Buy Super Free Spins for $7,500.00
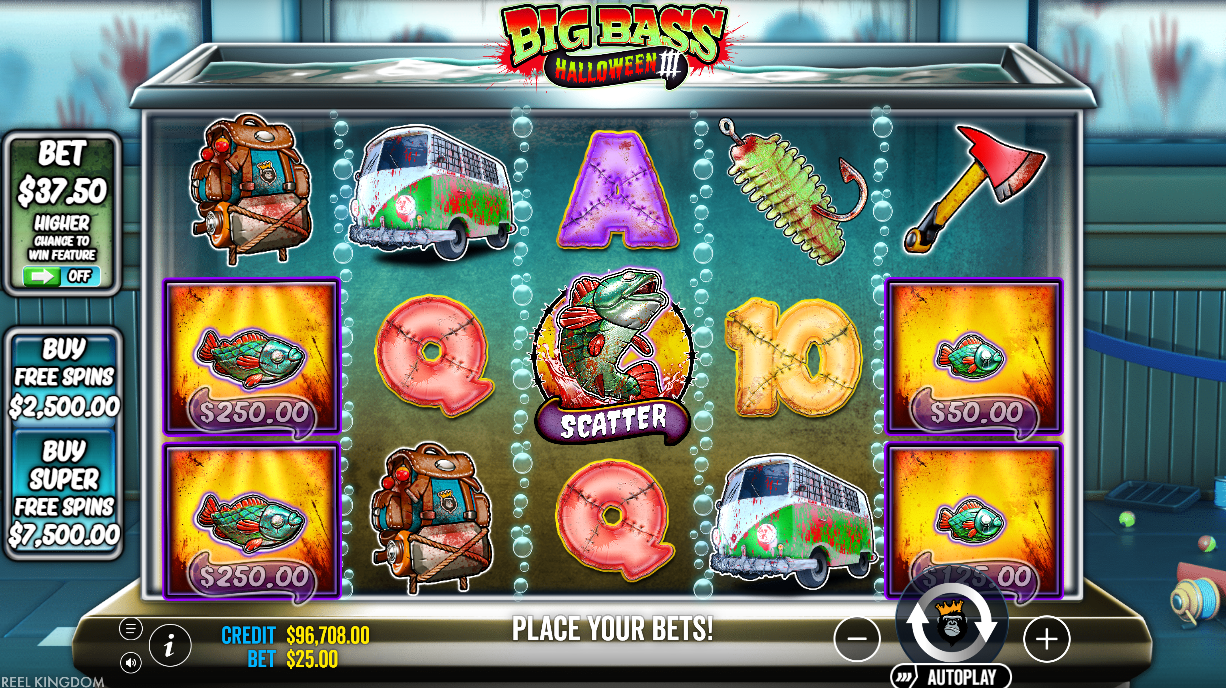The image size is (1226, 688). [x=64, y=493]
